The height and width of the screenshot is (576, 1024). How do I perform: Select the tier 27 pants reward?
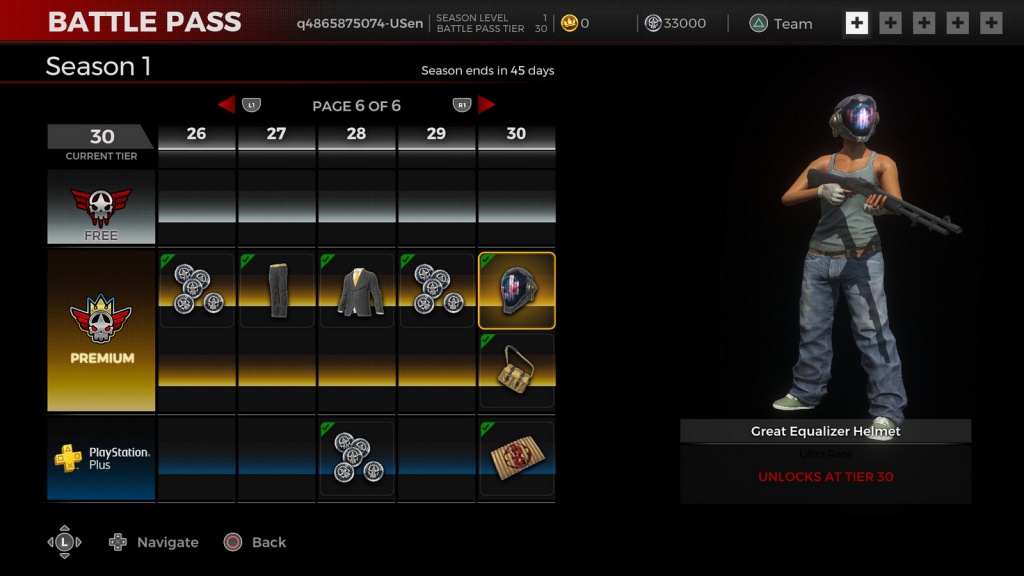click(277, 290)
